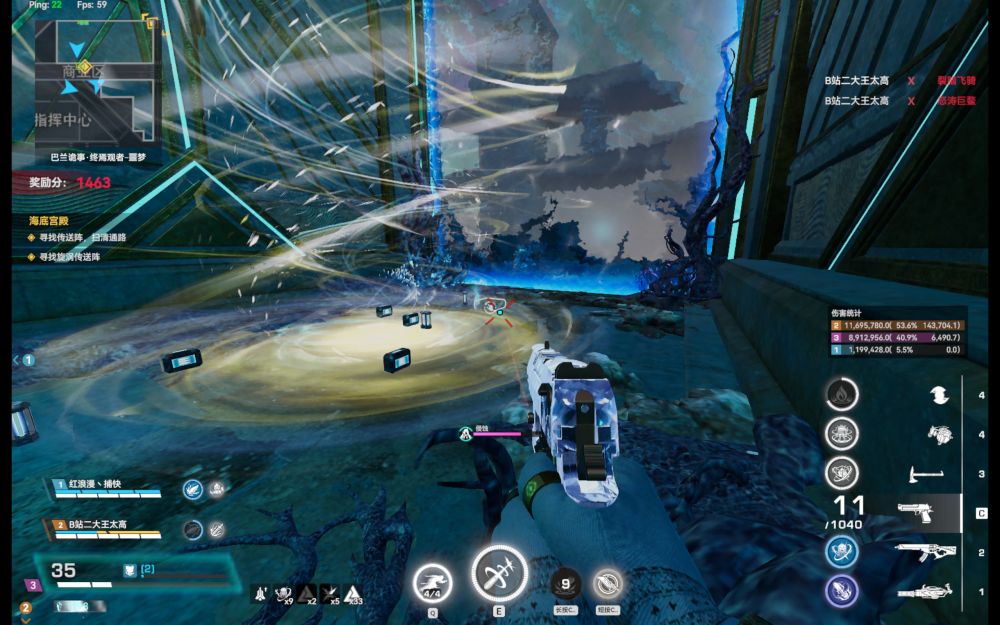Select the swirl item in the top weapon-list slot
This screenshot has width=1000, height=625.
point(939,396)
